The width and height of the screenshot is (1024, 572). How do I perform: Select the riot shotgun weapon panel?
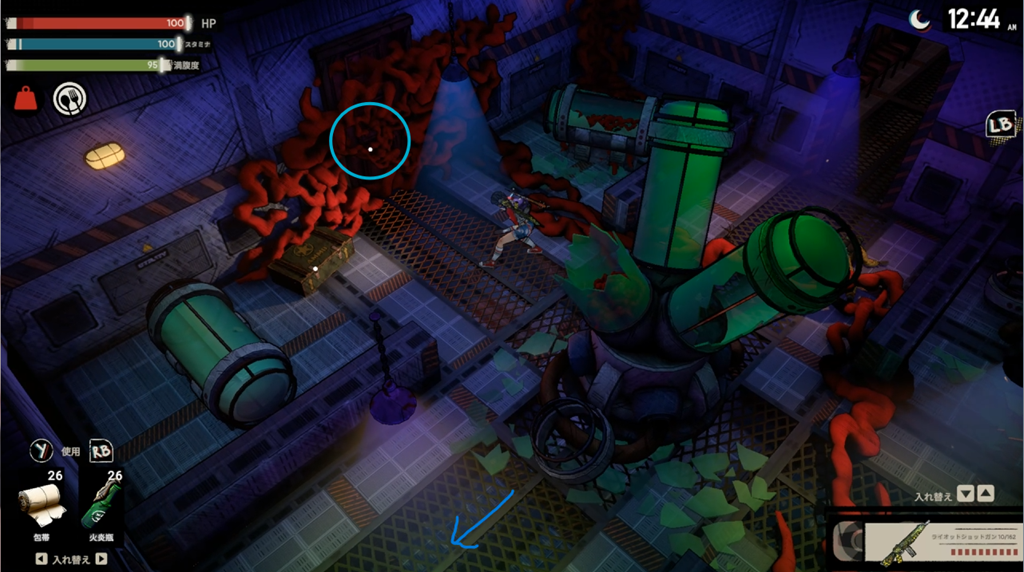click(930, 541)
